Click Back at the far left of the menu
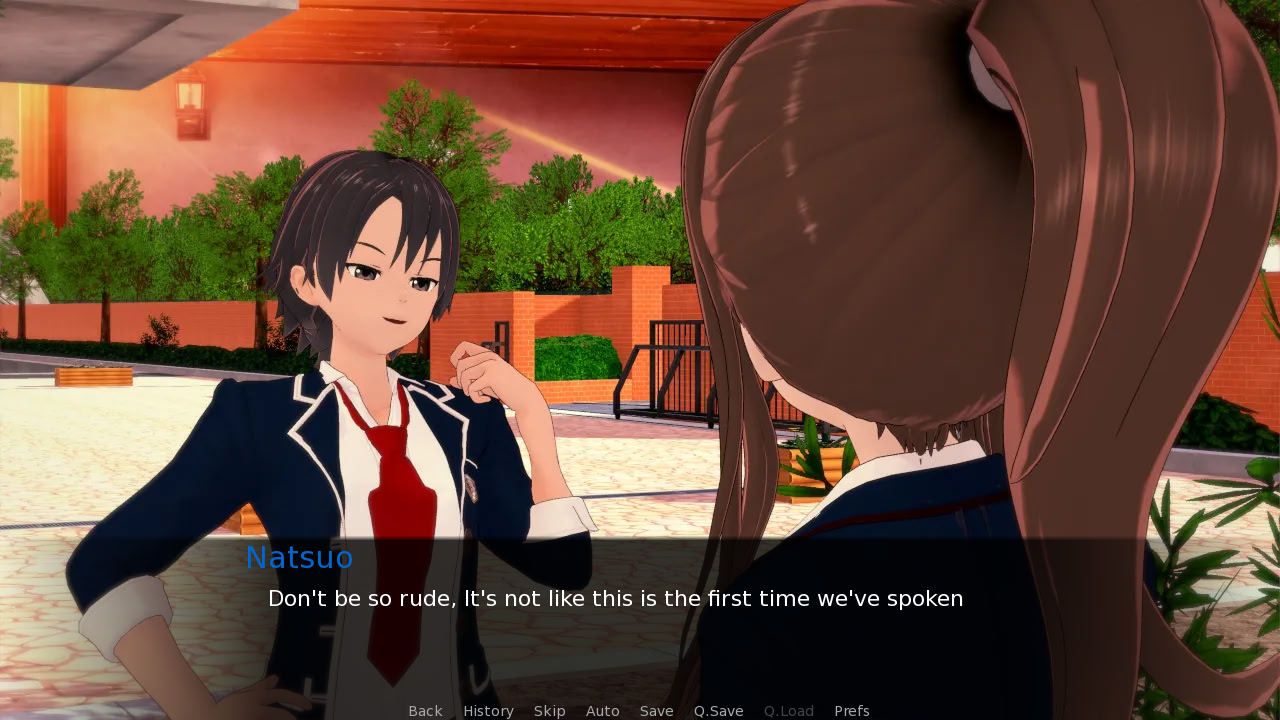 (x=425, y=710)
